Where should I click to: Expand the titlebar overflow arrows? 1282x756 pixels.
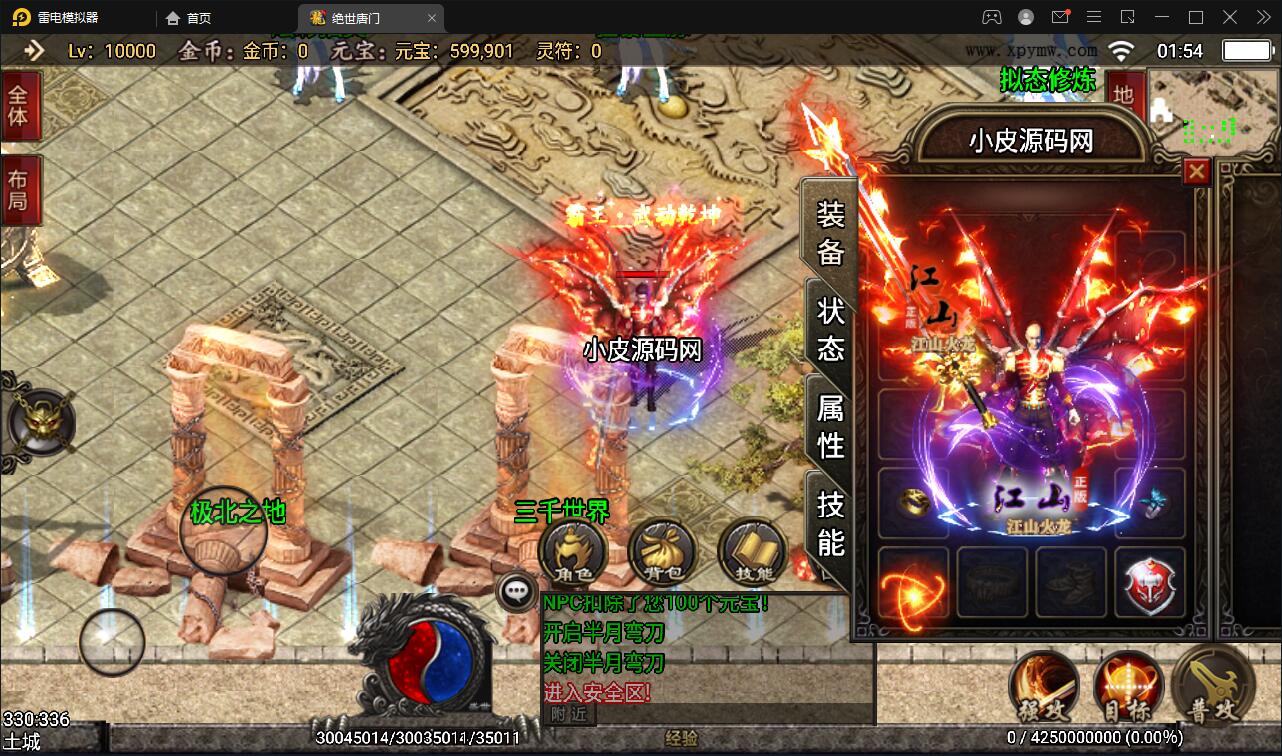coord(1262,16)
